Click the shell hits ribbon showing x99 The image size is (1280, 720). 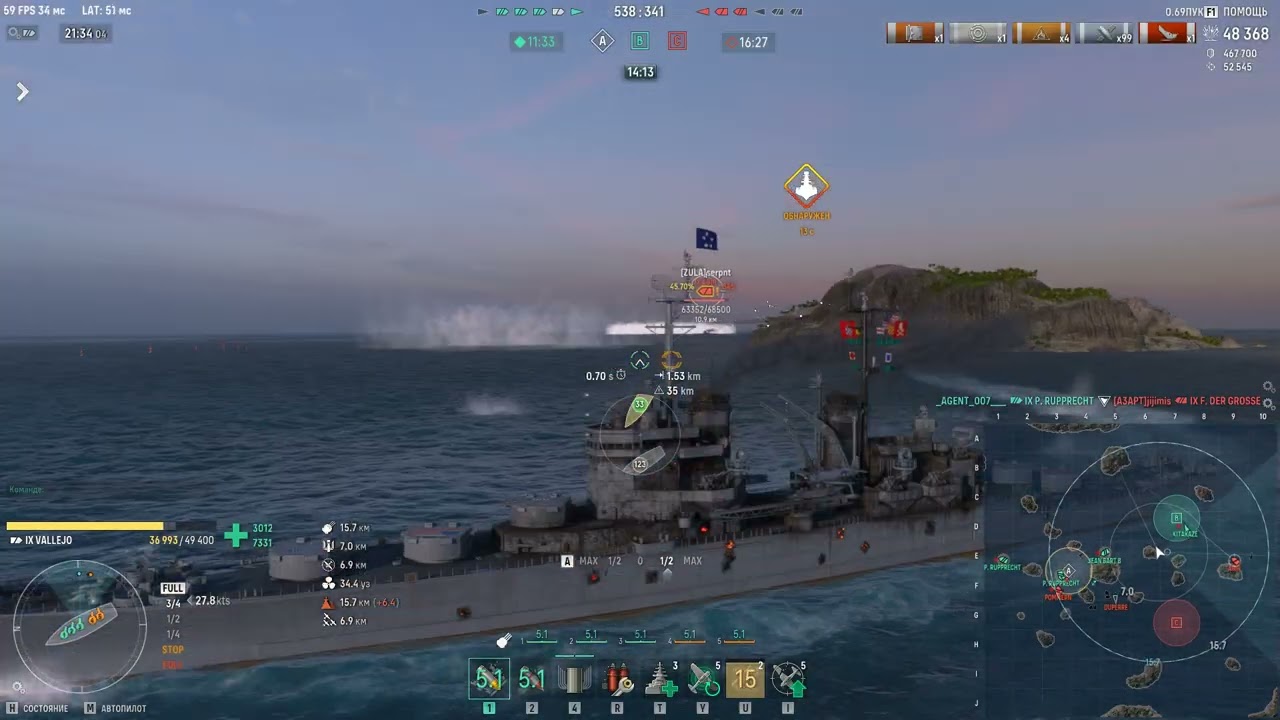1105,33
